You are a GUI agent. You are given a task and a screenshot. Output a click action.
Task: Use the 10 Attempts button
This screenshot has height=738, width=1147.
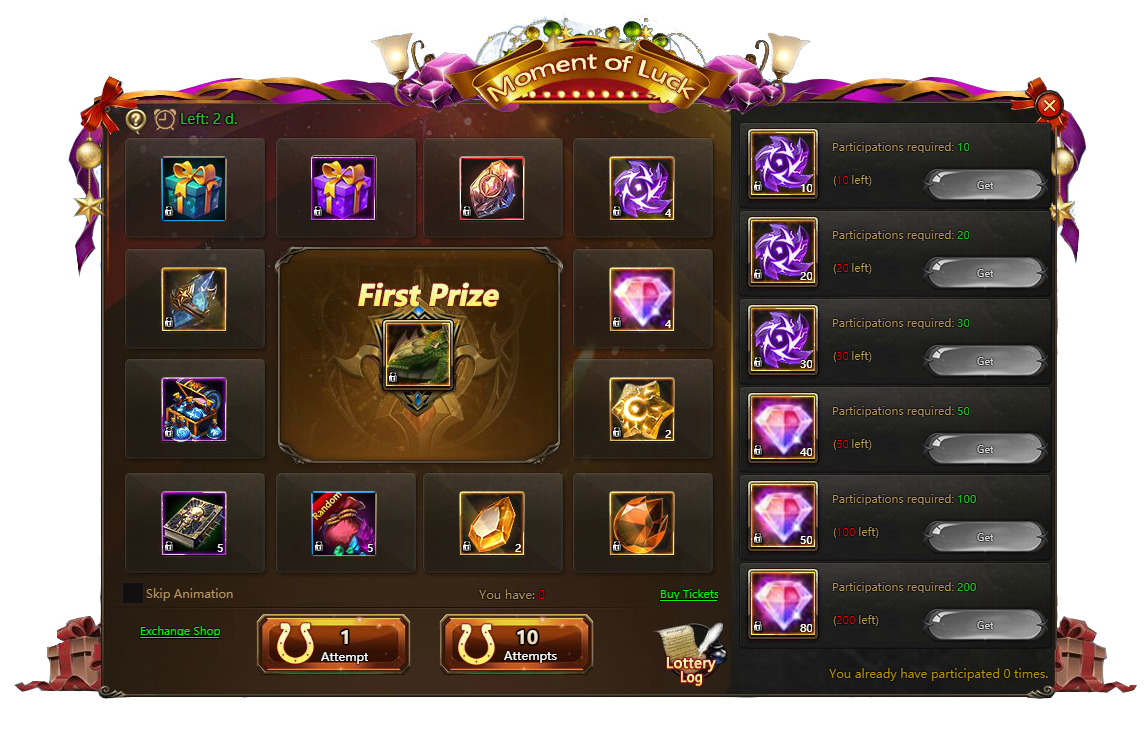coord(516,643)
